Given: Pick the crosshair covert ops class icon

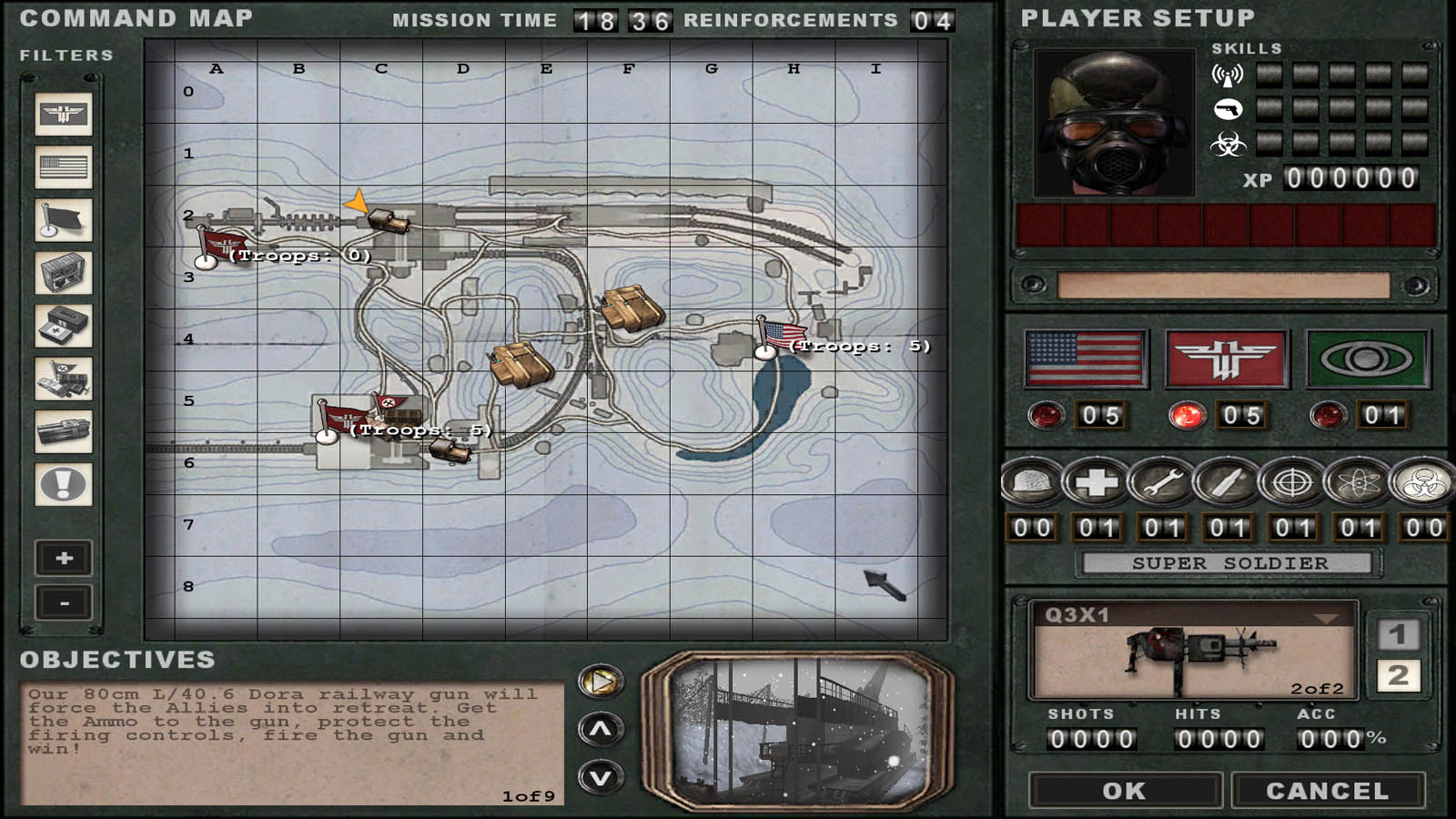Looking at the screenshot, I should pos(1292,482).
